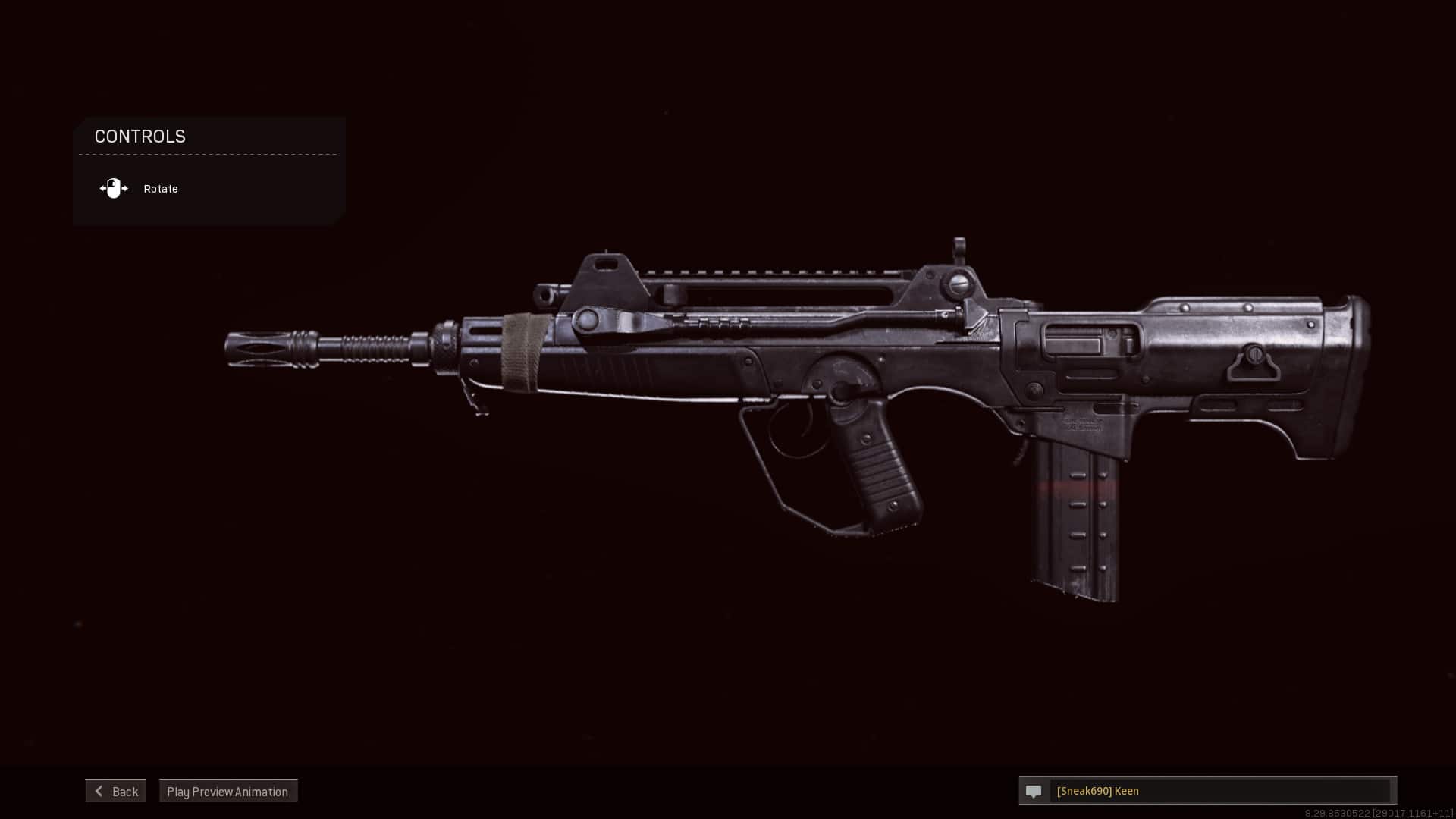Screen dimensions: 1456x819
Task: Open the chat box showing Sneak690's message
Action: pos(1219,791)
